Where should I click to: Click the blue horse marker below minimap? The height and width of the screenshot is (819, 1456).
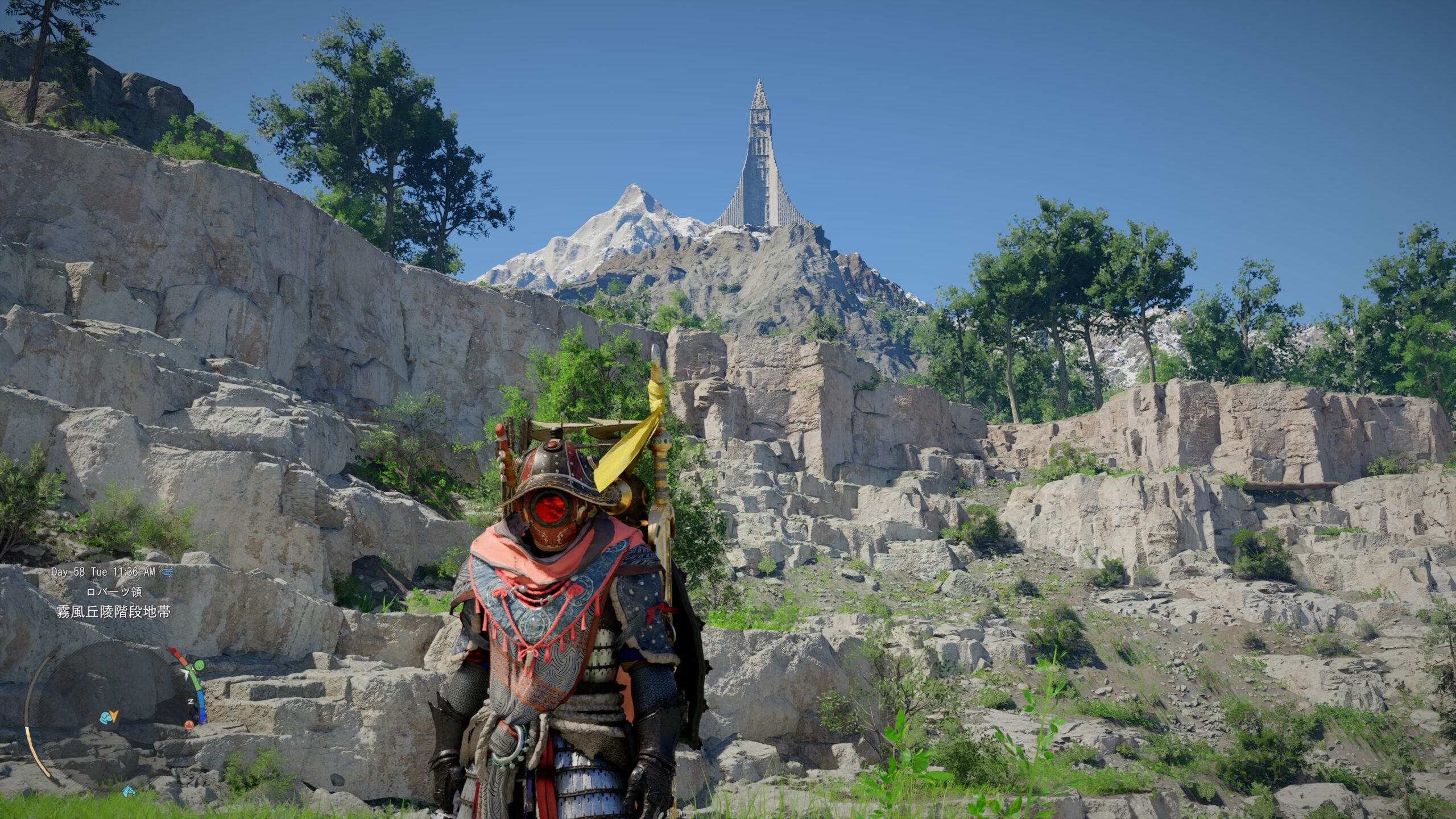128,791
